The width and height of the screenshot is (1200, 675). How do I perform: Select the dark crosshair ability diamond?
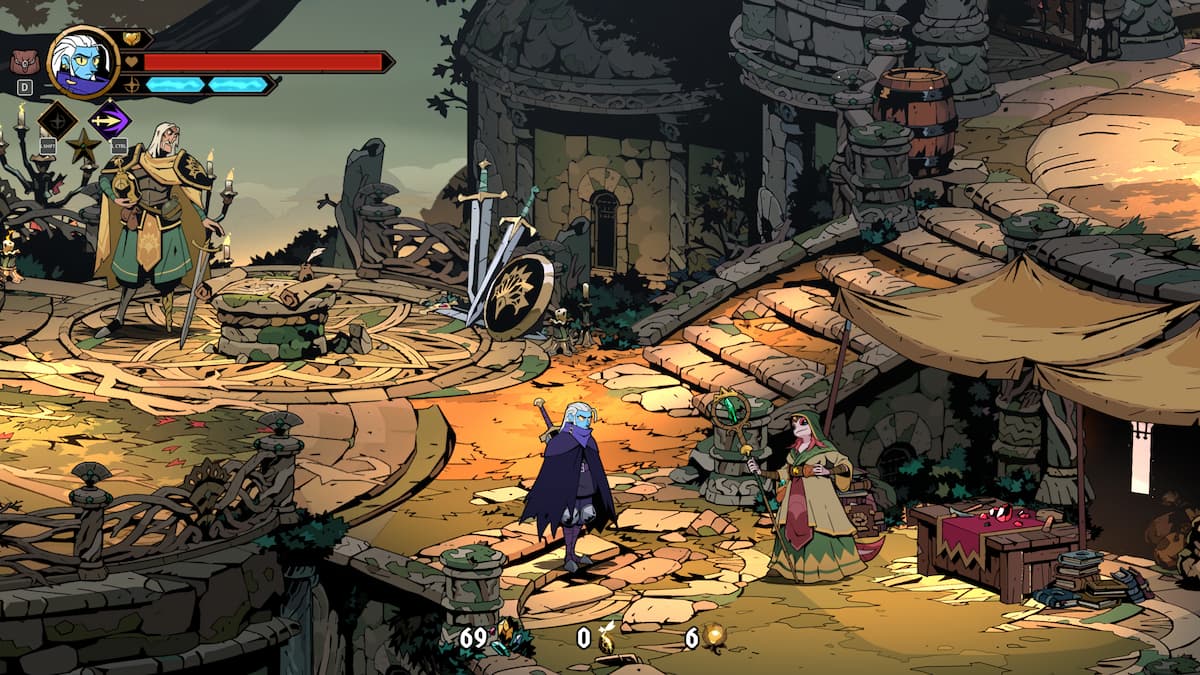pos(57,120)
